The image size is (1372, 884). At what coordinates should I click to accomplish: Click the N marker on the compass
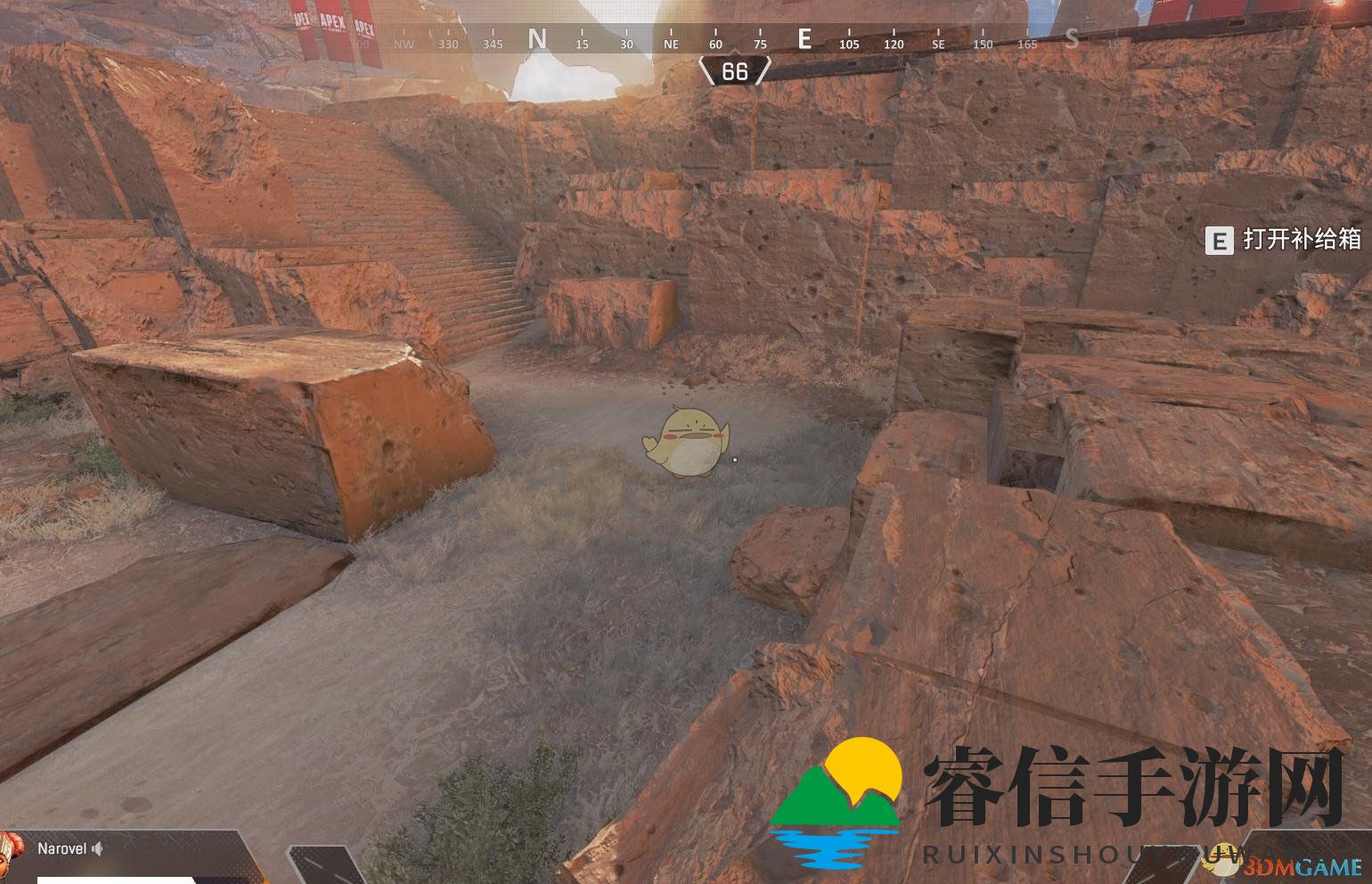(x=536, y=40)
